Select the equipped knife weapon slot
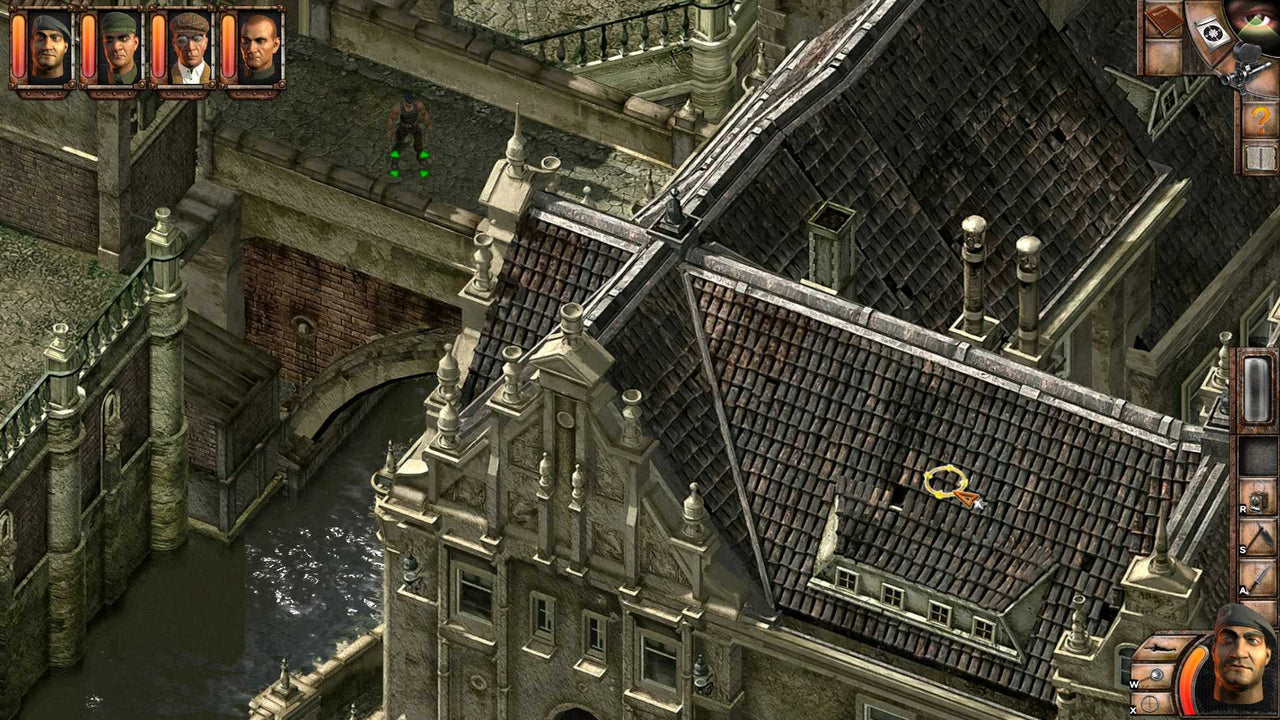1280x720 pixels. point(1162,647)
